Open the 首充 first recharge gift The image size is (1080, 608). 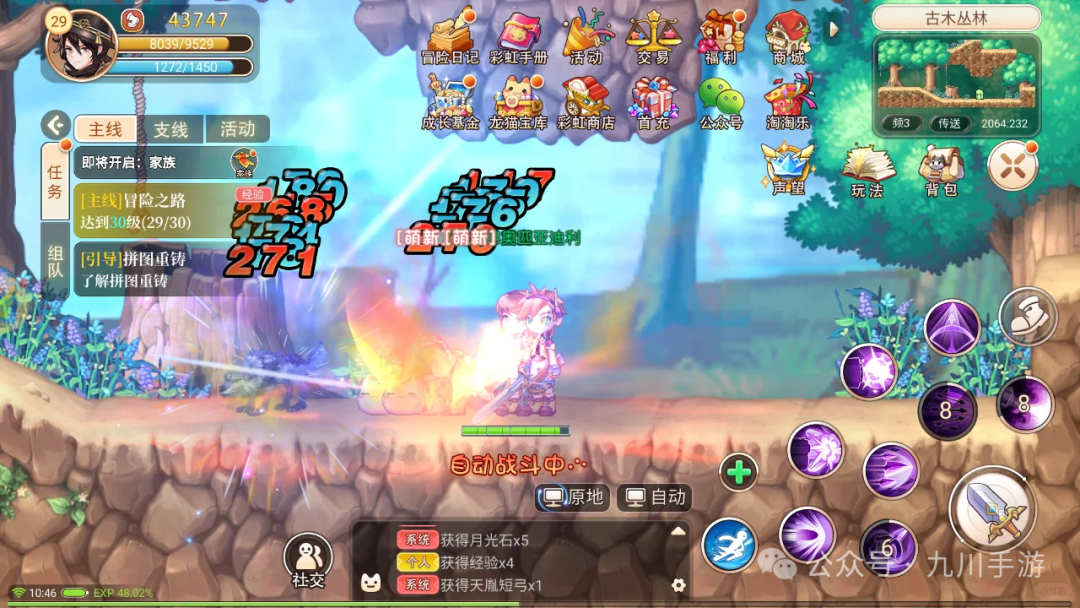click(x=653, y=102)
